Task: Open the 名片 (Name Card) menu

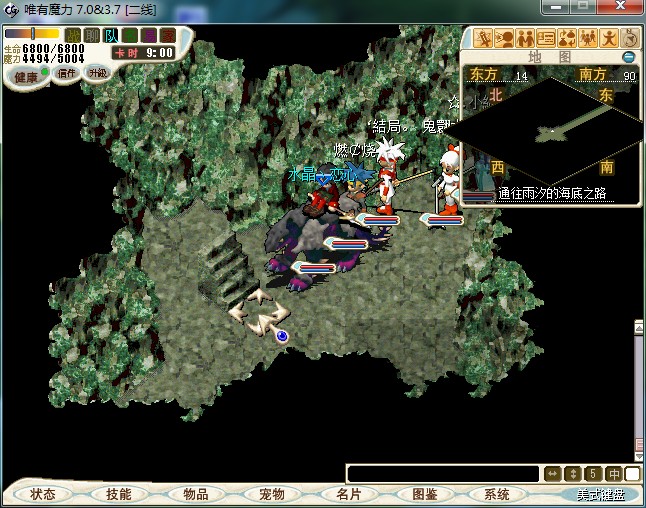Action: pos(348,494)
